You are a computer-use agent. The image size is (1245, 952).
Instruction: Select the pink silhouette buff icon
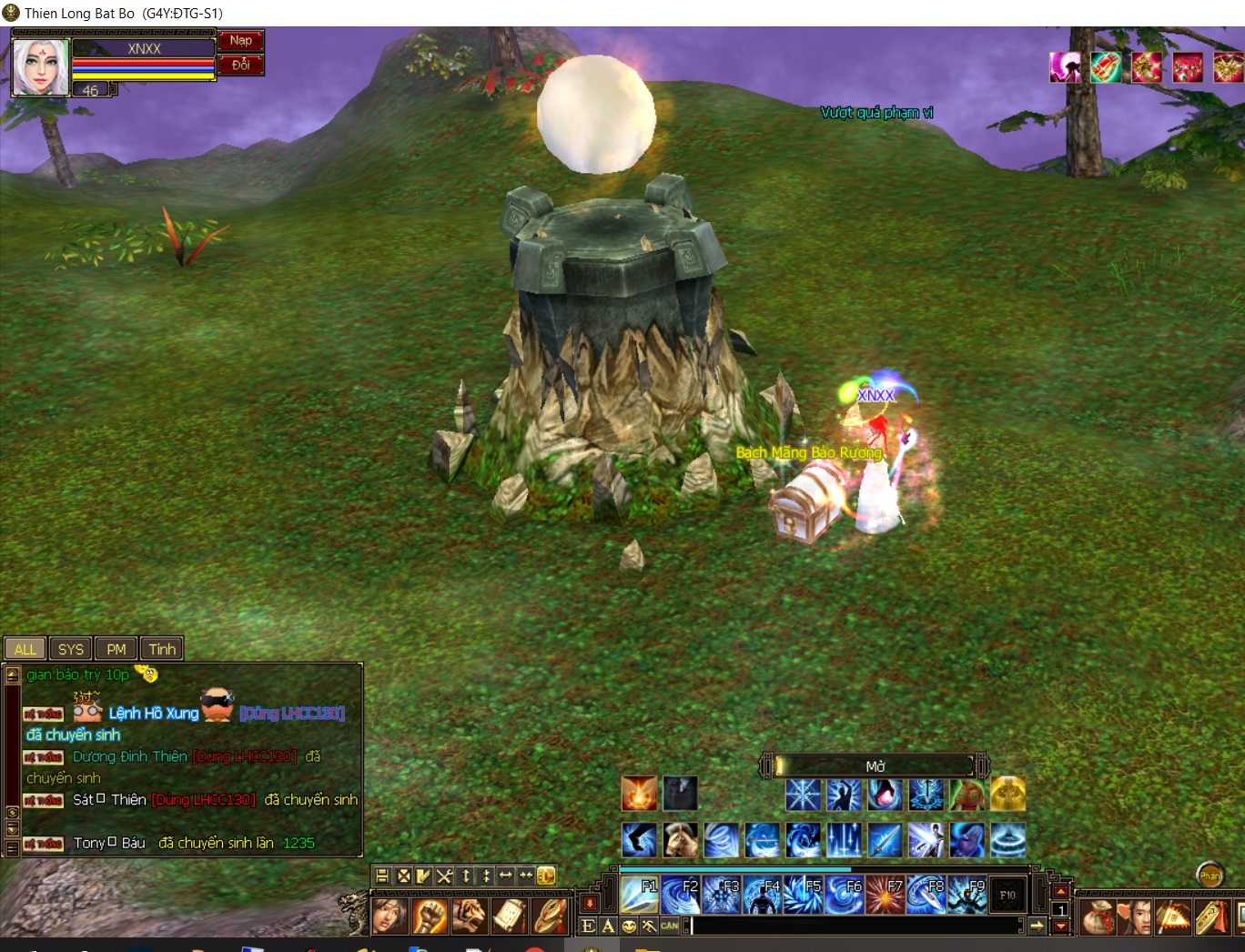[1066, 67]
